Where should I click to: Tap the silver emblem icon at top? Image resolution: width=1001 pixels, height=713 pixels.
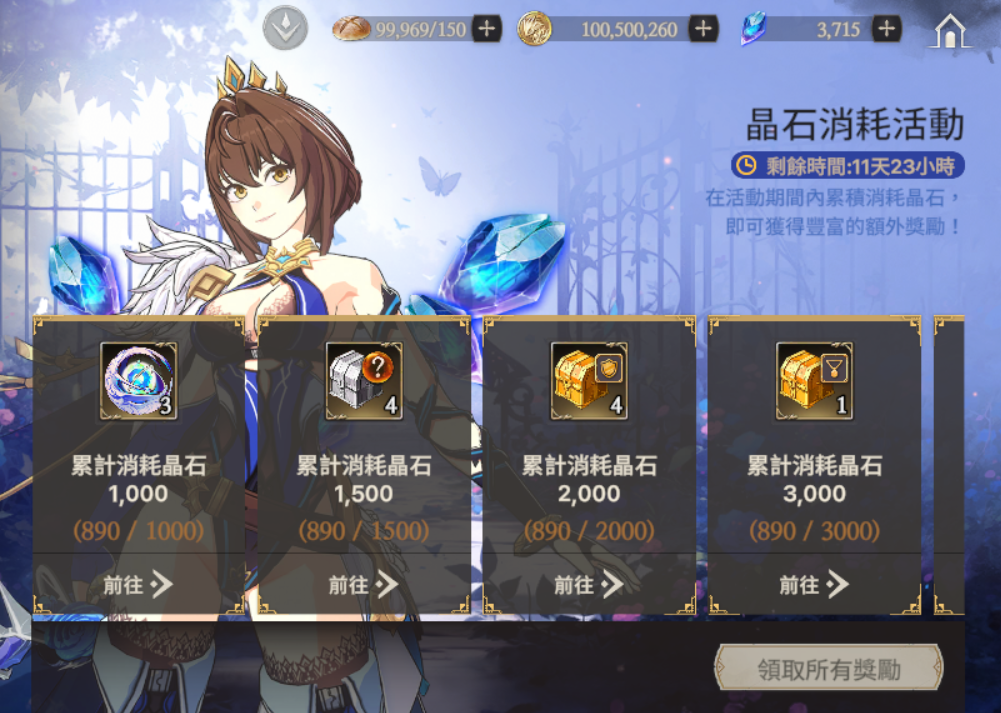click(x=285, y=29)
